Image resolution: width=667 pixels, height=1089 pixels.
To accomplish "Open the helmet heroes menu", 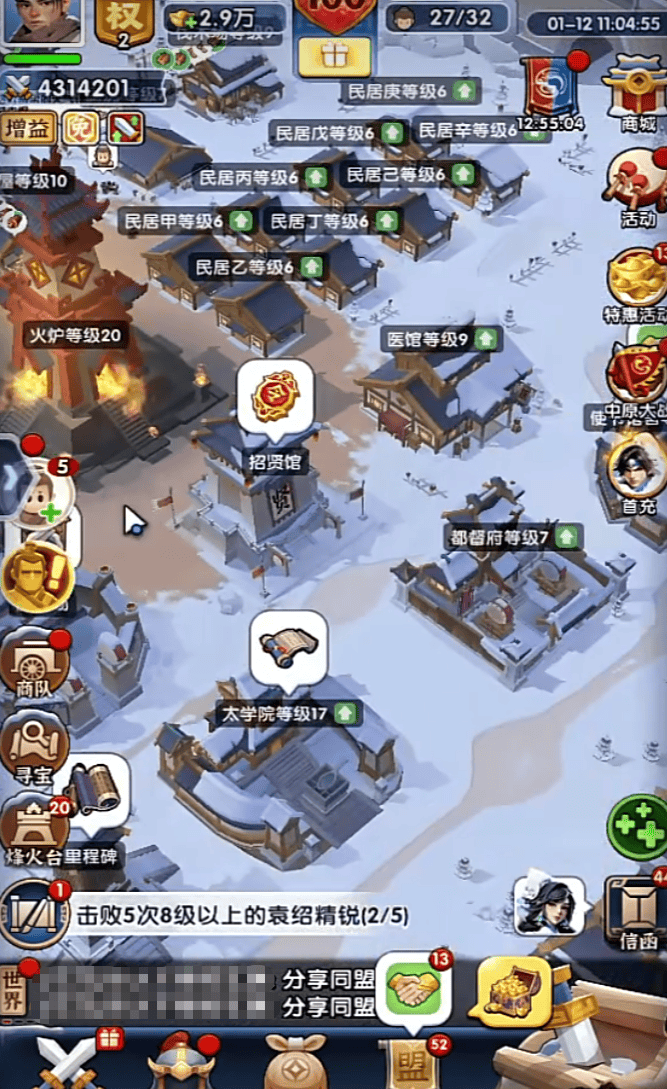I will (182, 1062).
